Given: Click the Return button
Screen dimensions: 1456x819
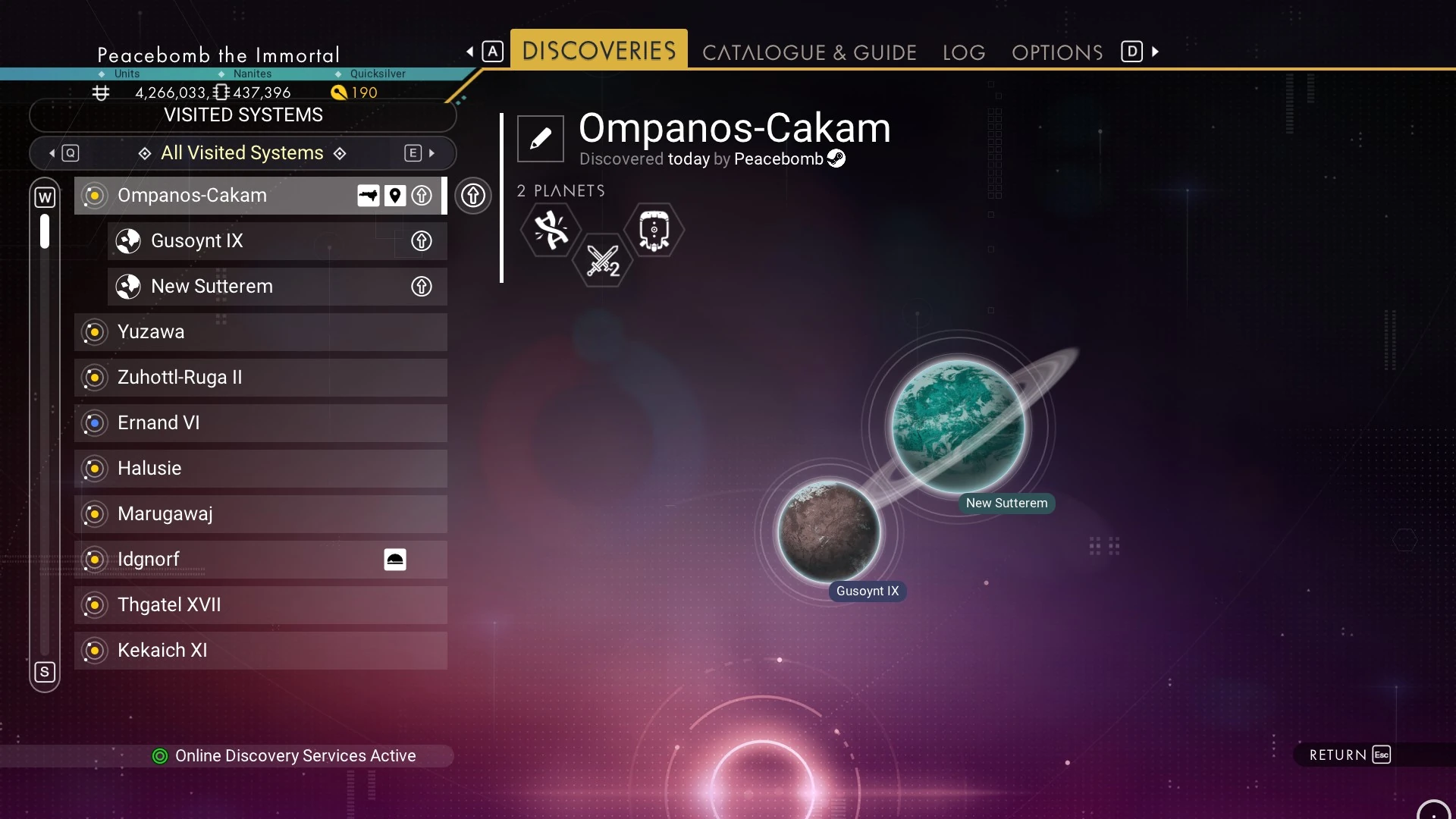Looking at the screenshot, I should [x=1350, y=755].
